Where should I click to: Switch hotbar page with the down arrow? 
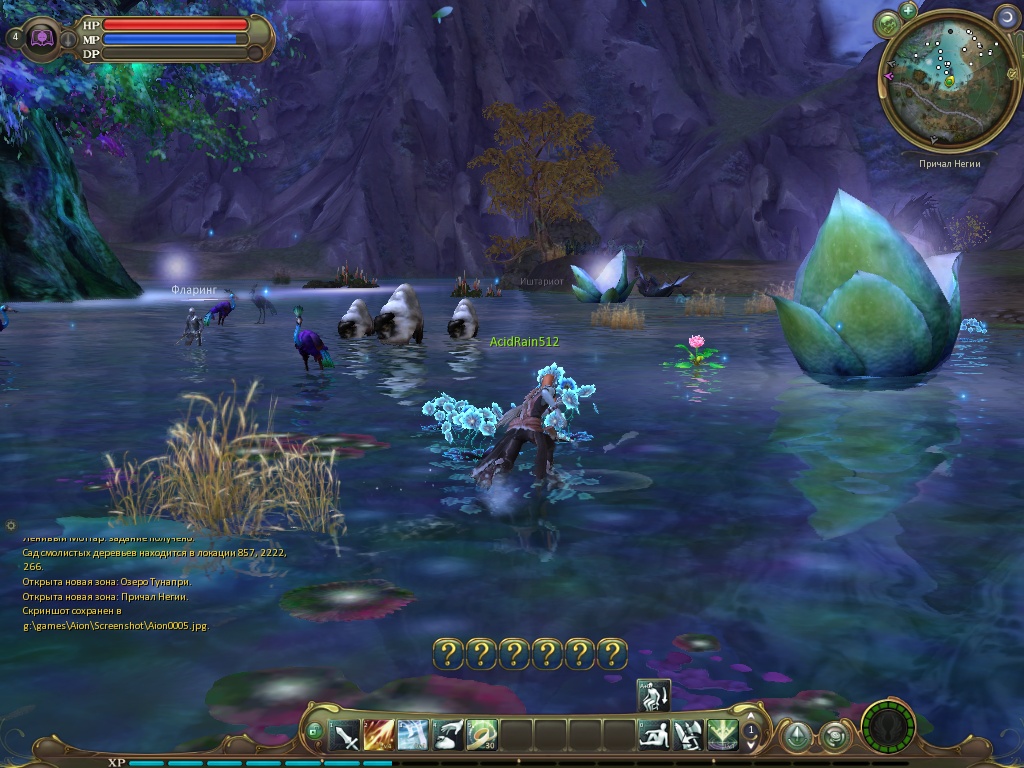(x=751, y=747)
